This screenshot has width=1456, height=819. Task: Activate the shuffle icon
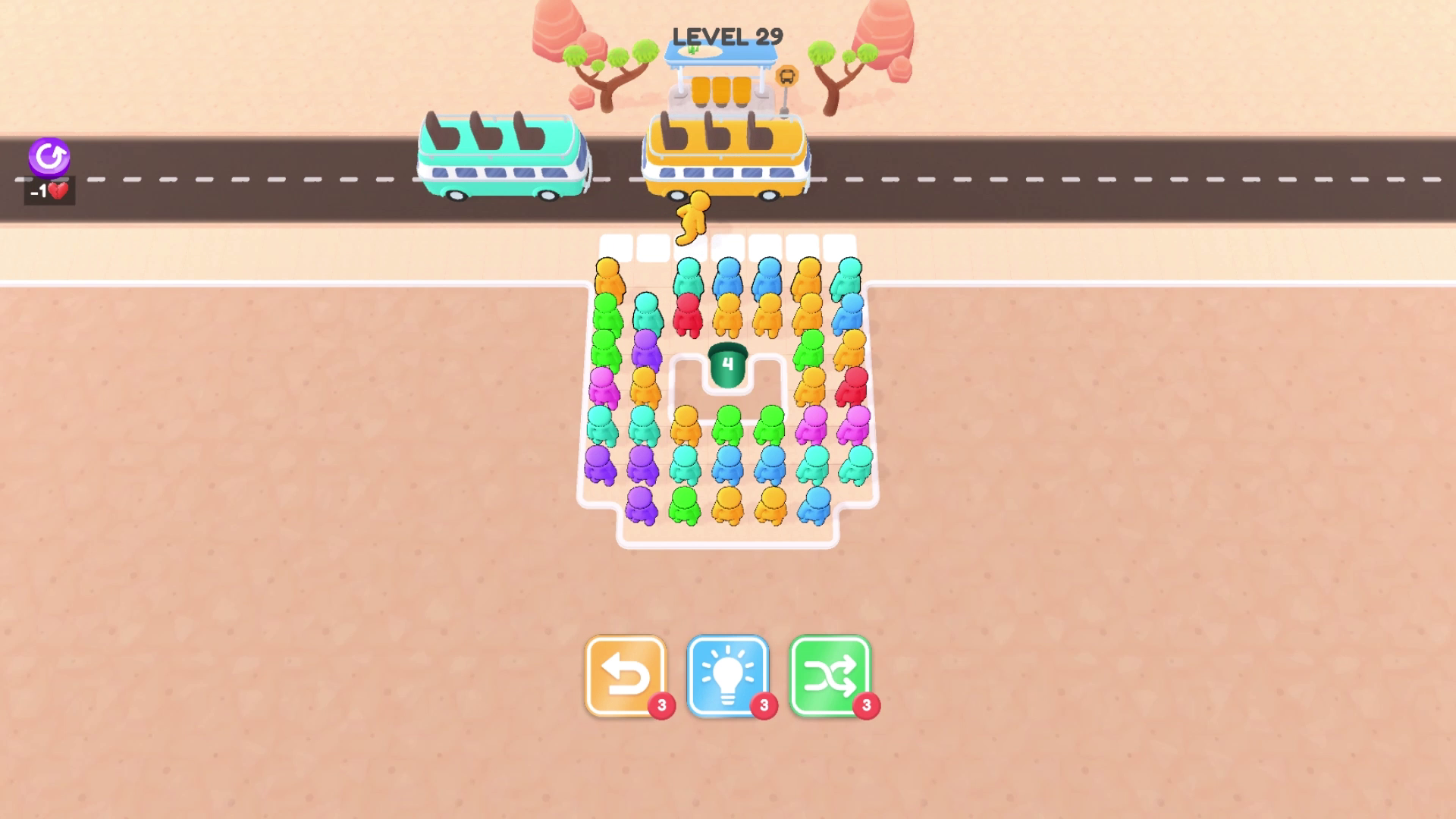pos(831,675)
